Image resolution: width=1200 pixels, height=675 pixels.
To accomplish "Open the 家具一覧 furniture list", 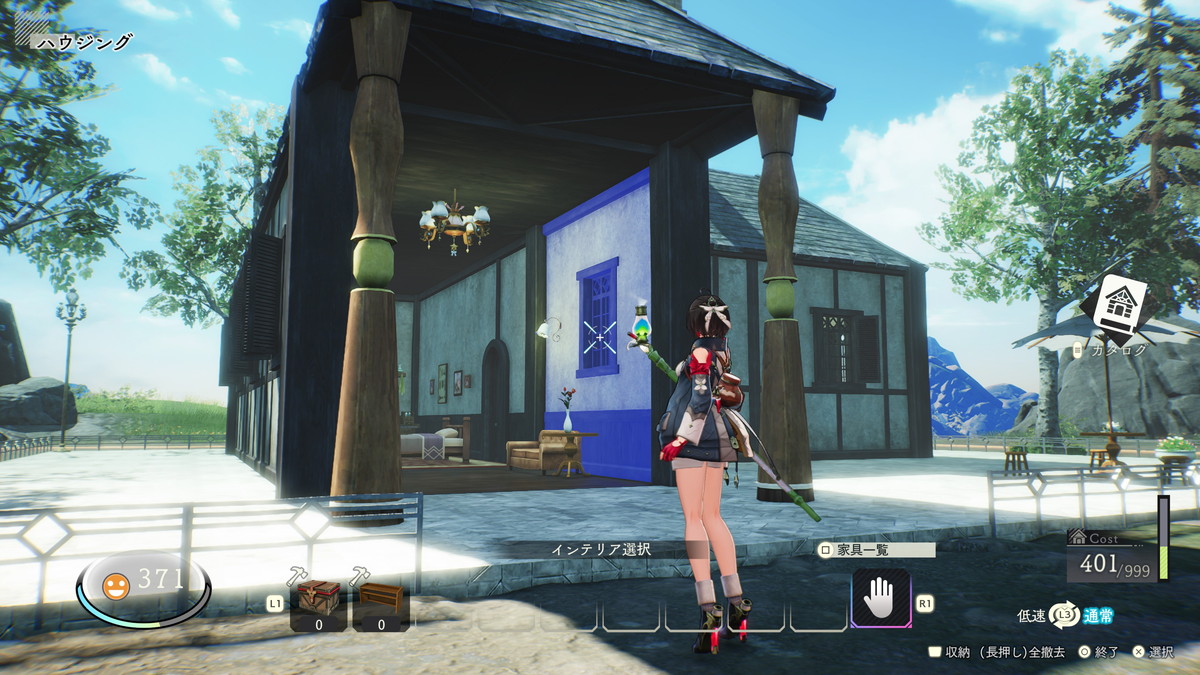I will [x=876, y=550].
